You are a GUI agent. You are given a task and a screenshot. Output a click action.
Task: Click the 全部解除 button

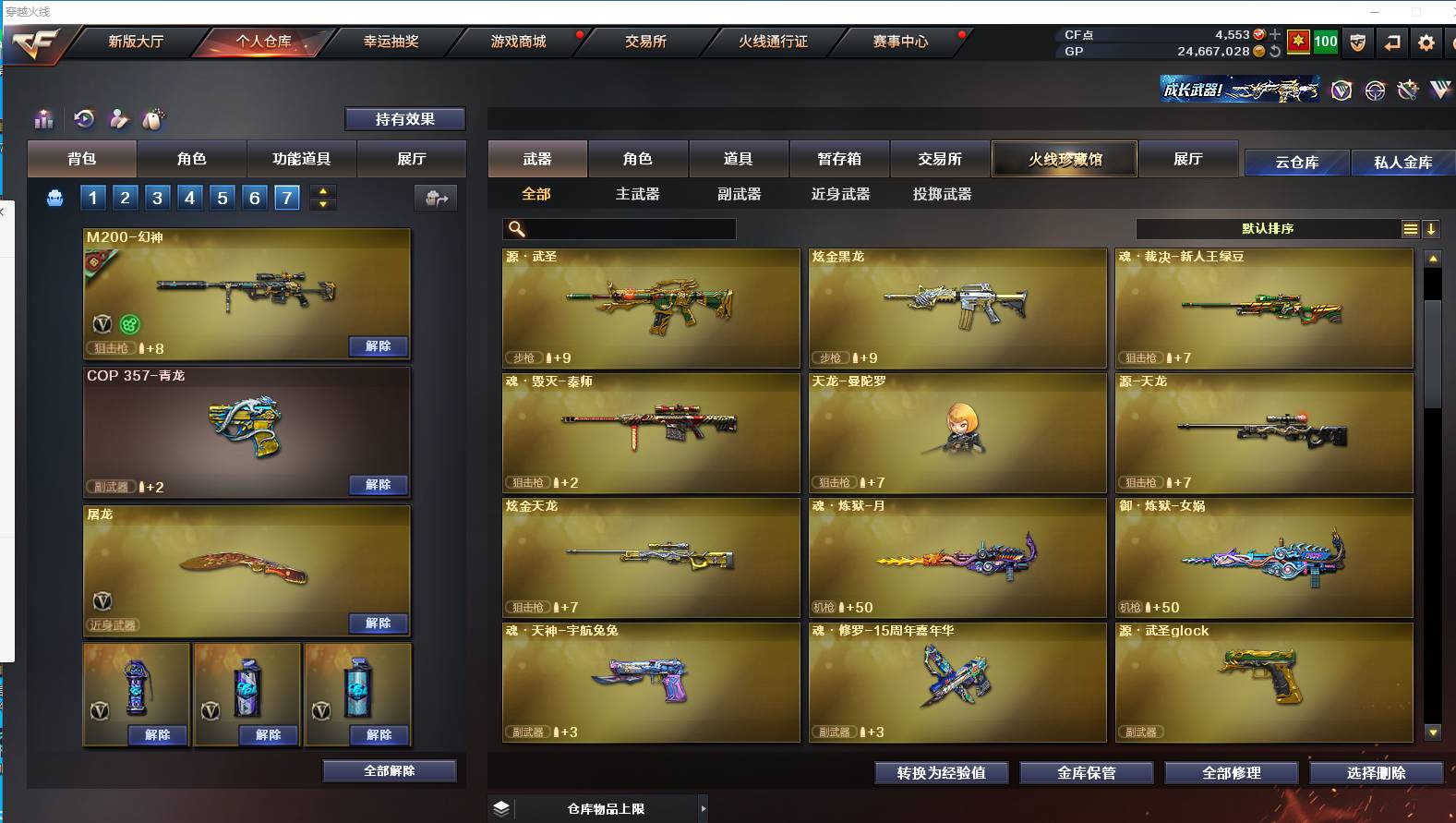tap(389, 769)
